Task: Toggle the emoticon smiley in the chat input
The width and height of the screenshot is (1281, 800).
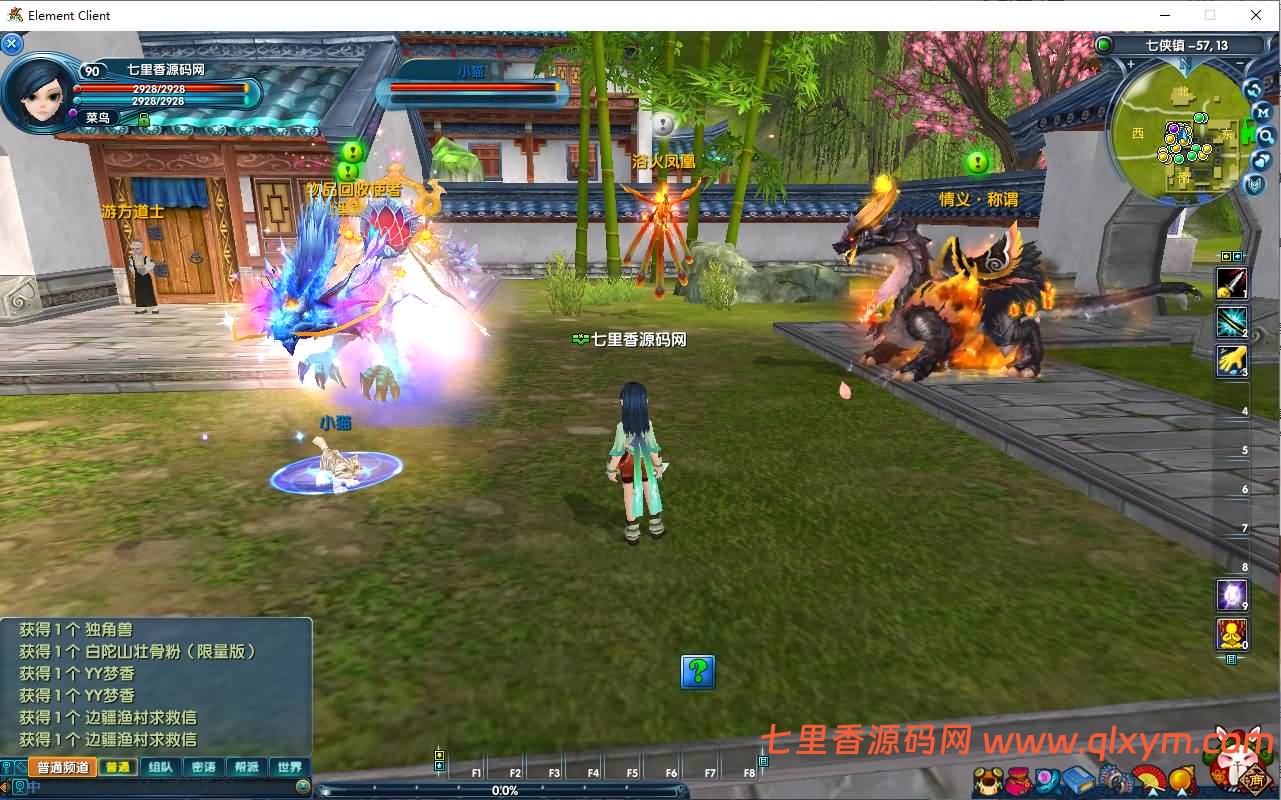Action: coord(304,786)
